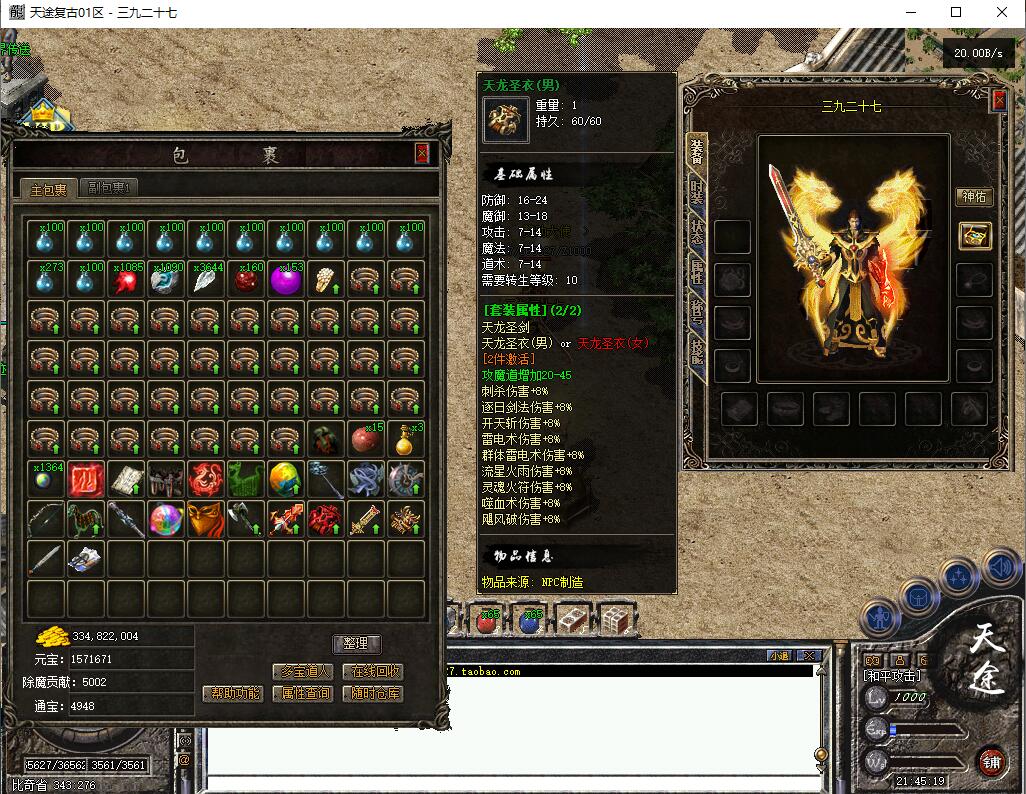
Task: Open the 多宝道人 shop
Action: (302, 672)
